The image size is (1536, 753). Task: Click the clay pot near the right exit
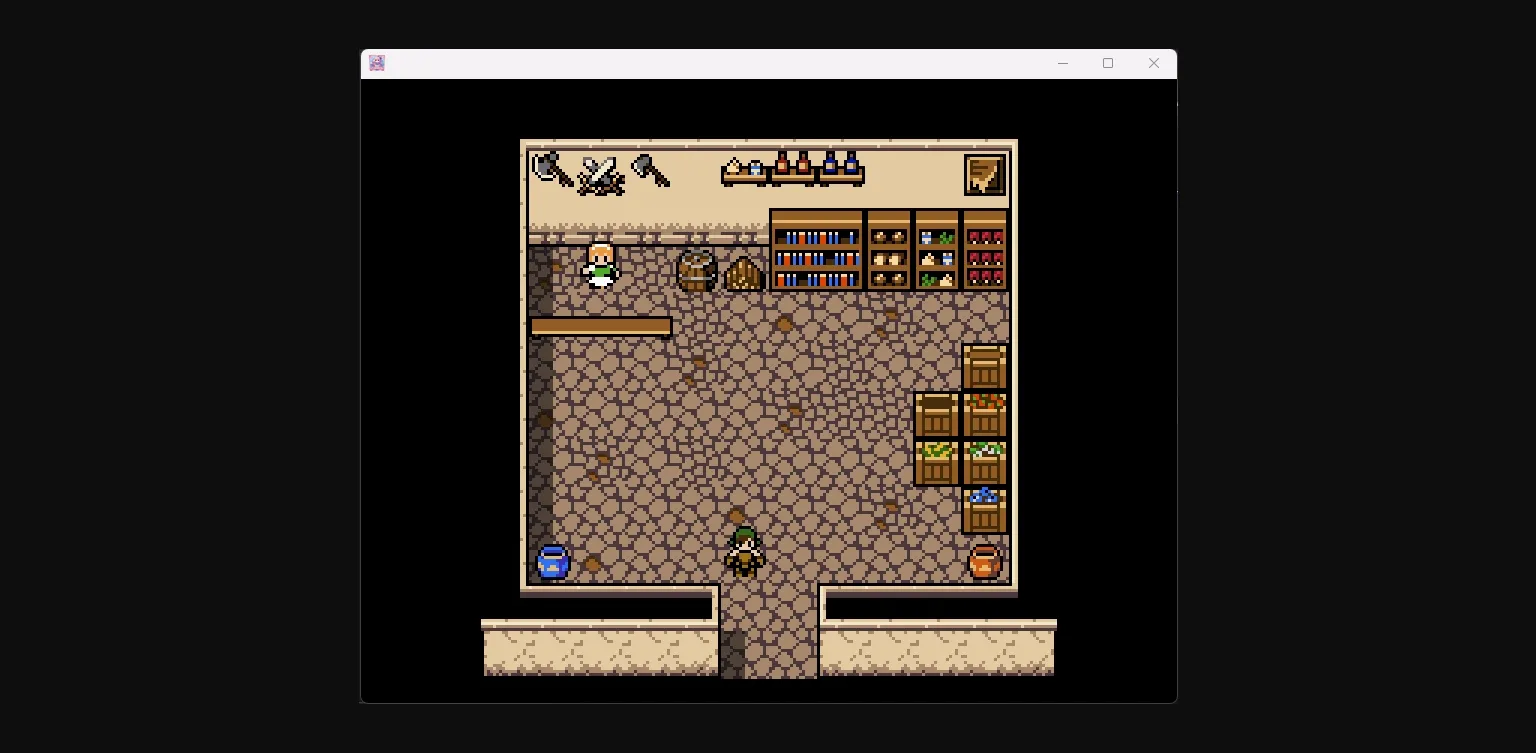point(985,562)
